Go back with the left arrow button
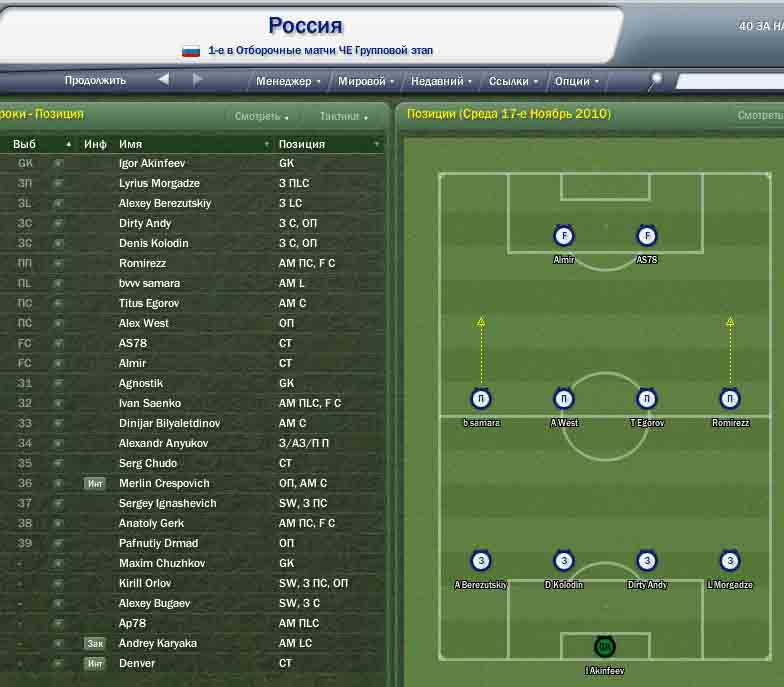Image resolution: width=784 pixels, height=687 pixels. 163,80
